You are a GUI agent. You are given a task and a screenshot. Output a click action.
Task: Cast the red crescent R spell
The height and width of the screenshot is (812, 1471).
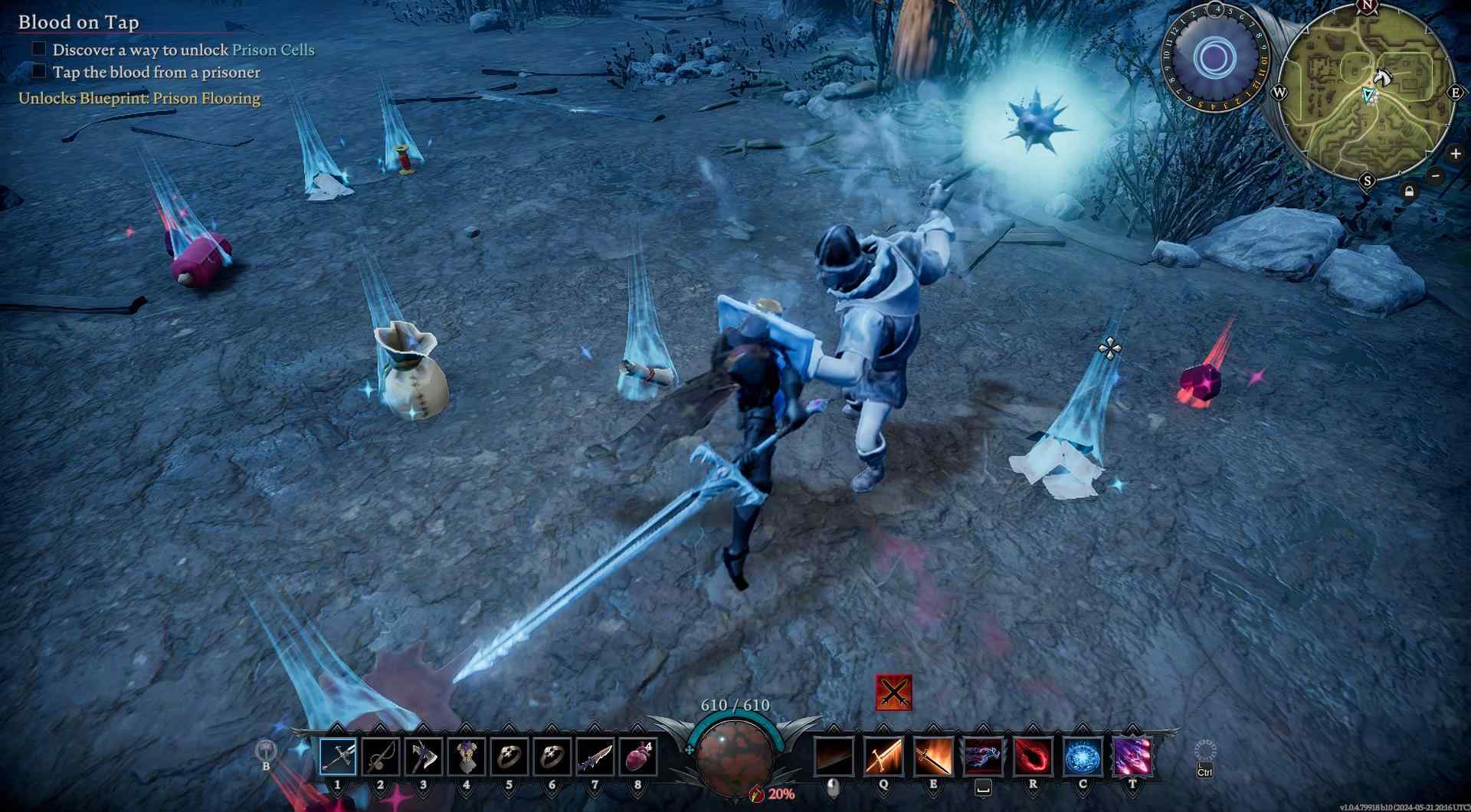click(x=1033, y=756)
